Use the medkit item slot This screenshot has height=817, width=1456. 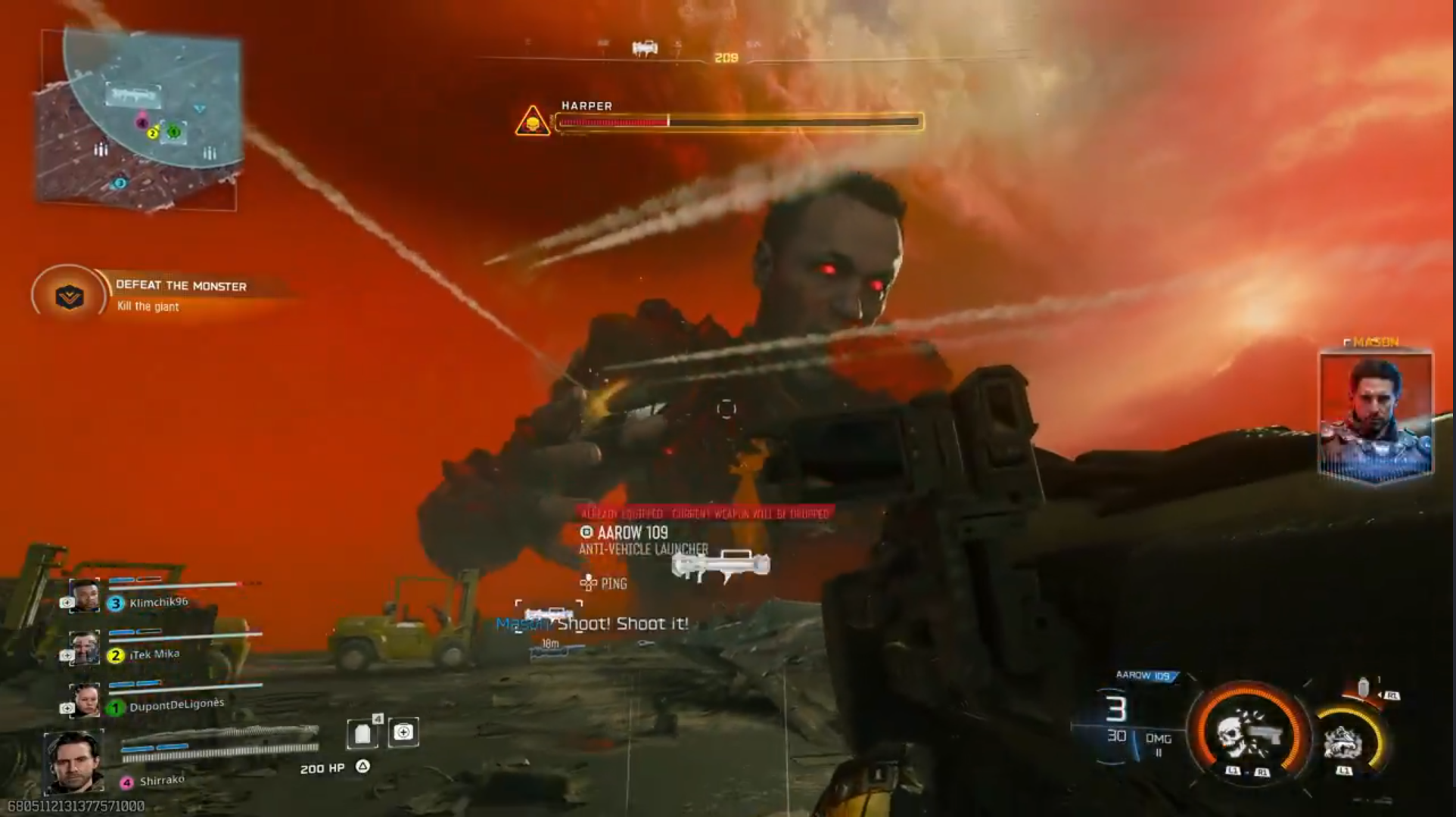[x=403, y=732]
